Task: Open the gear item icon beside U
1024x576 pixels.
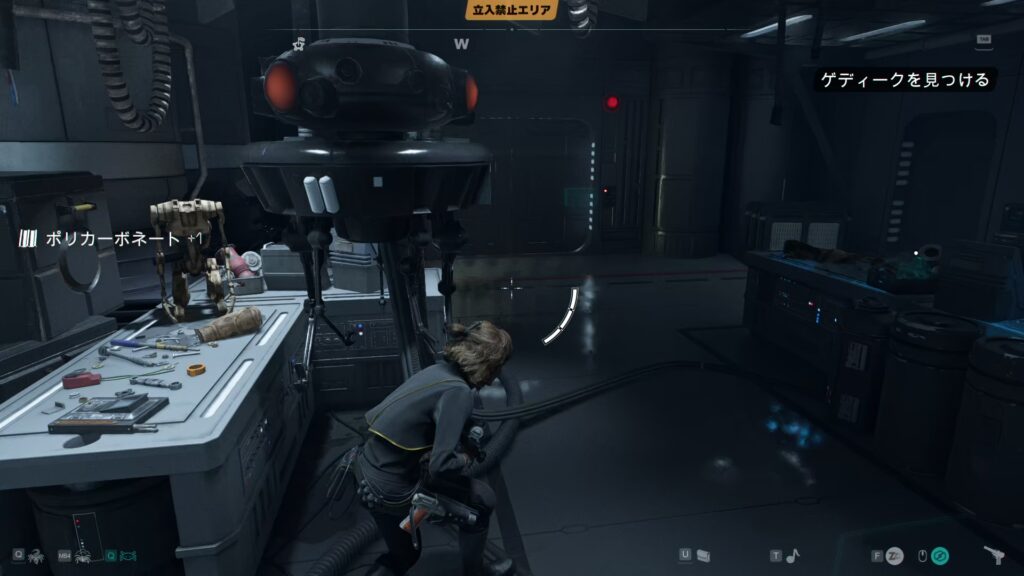Action: [703, 555]
